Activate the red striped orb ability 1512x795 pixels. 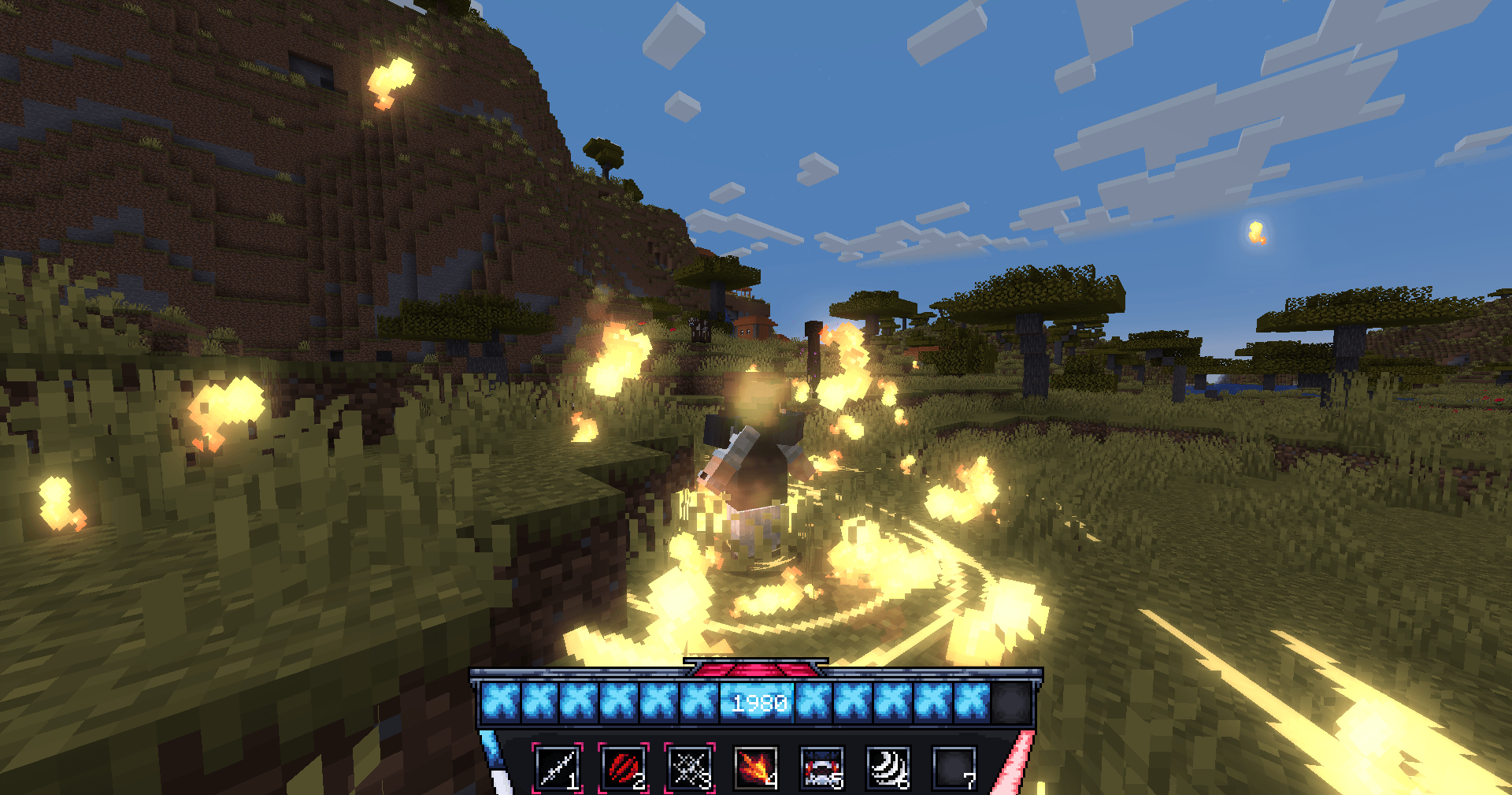(624, 767)
